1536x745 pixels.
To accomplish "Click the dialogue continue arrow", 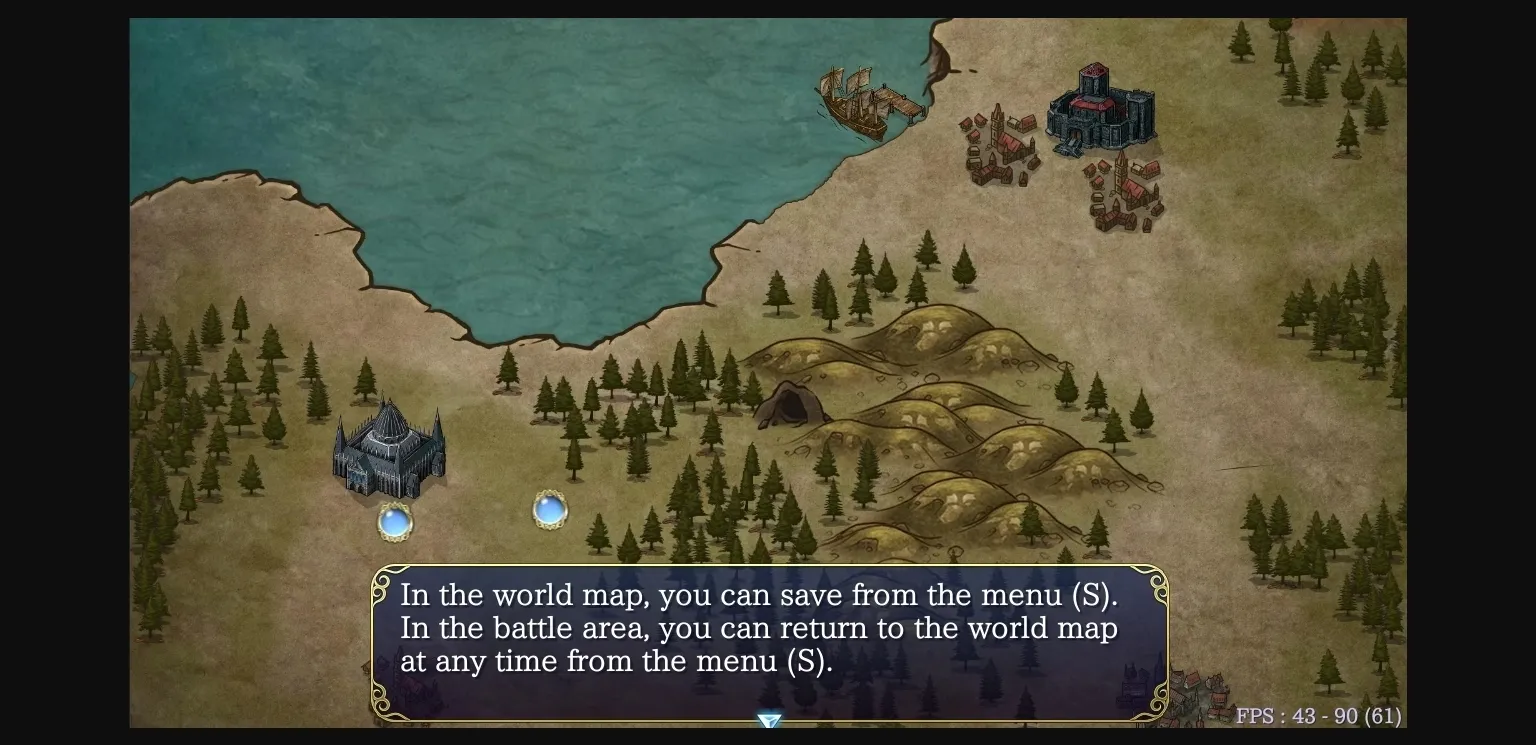I will (768, 720).
